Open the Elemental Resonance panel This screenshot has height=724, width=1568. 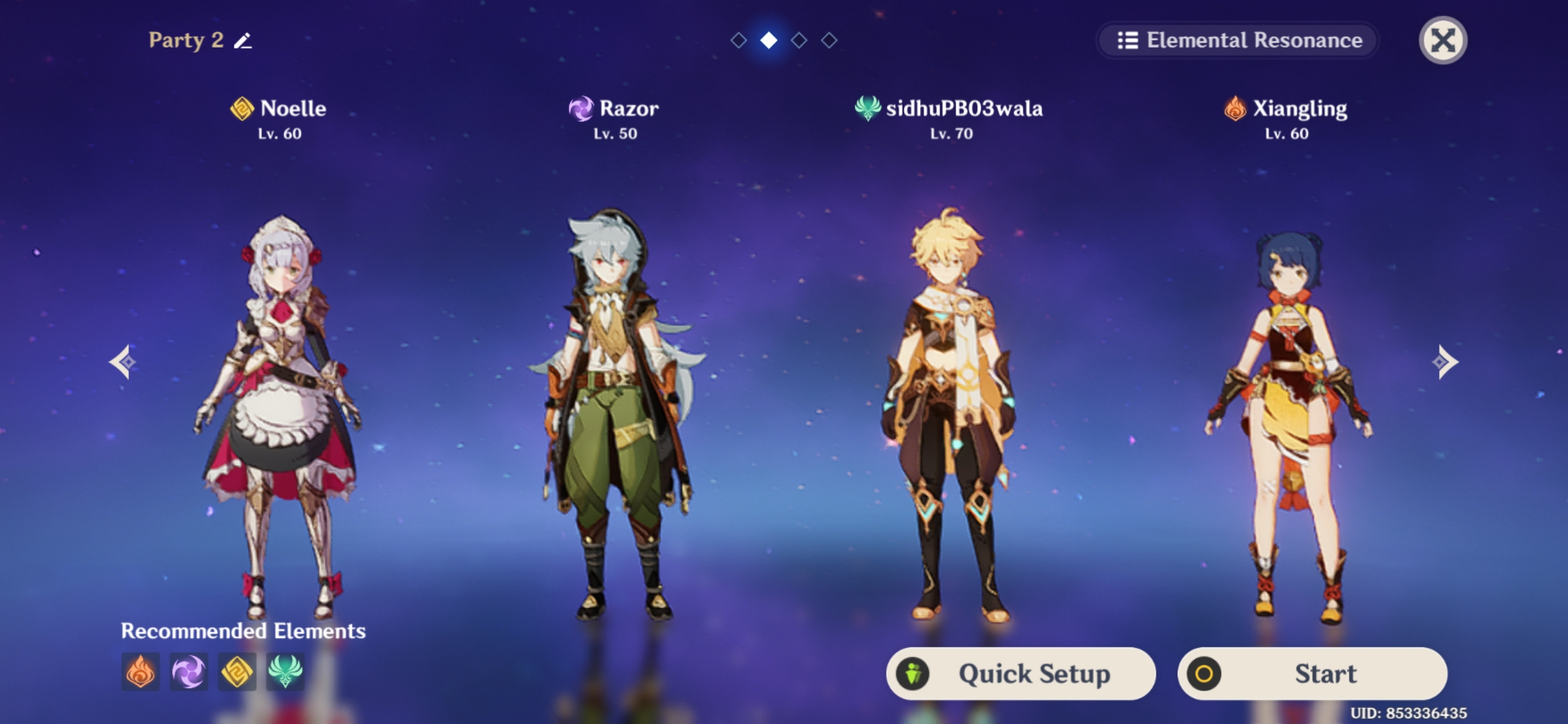[x=1237, y=41]
